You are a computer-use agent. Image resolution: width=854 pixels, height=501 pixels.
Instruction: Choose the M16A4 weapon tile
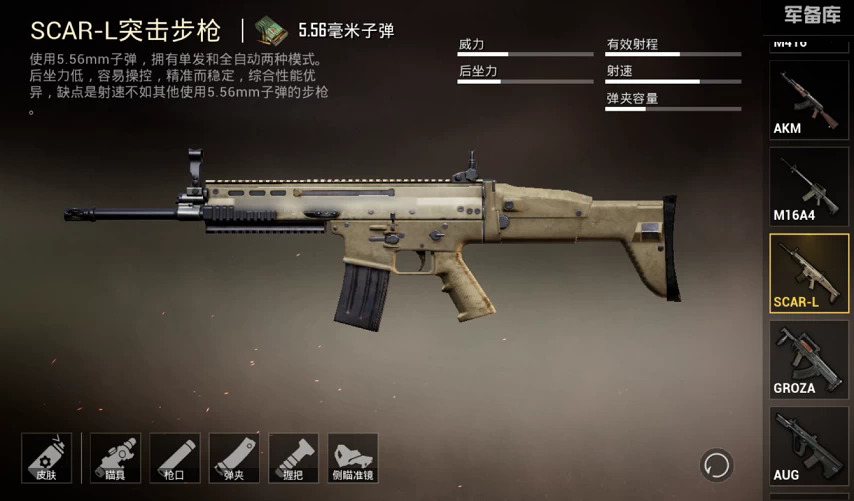809,187
